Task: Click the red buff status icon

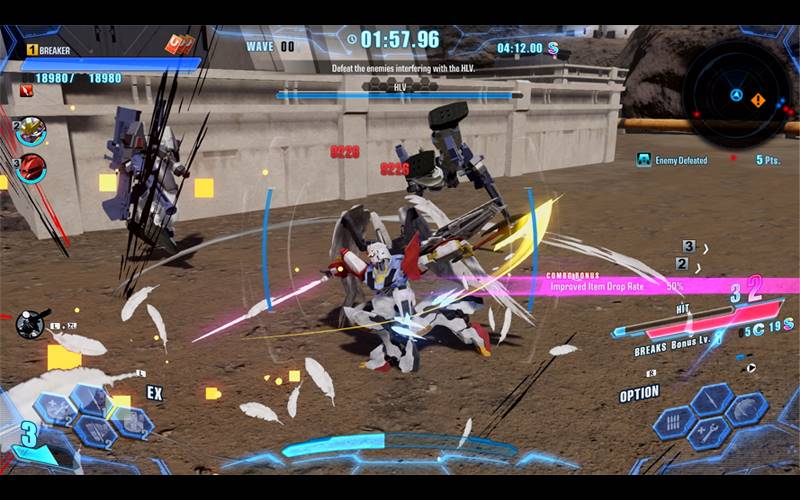Action: pyautogui.click(x=26, y=91)
